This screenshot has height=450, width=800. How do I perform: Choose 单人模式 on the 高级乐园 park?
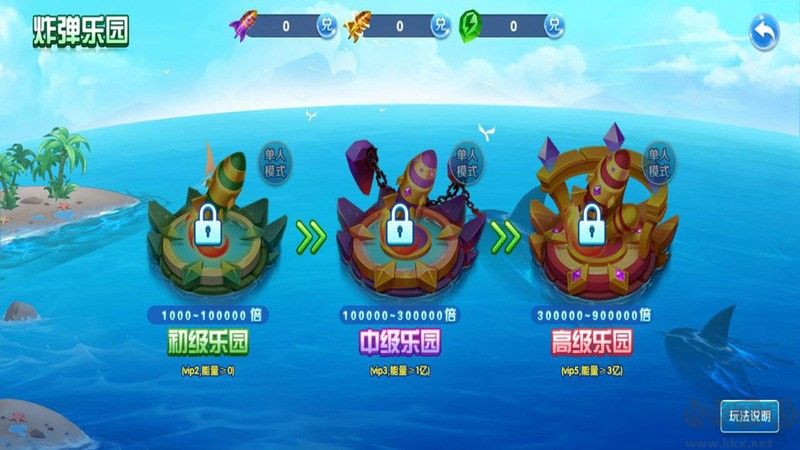point(657,163)
